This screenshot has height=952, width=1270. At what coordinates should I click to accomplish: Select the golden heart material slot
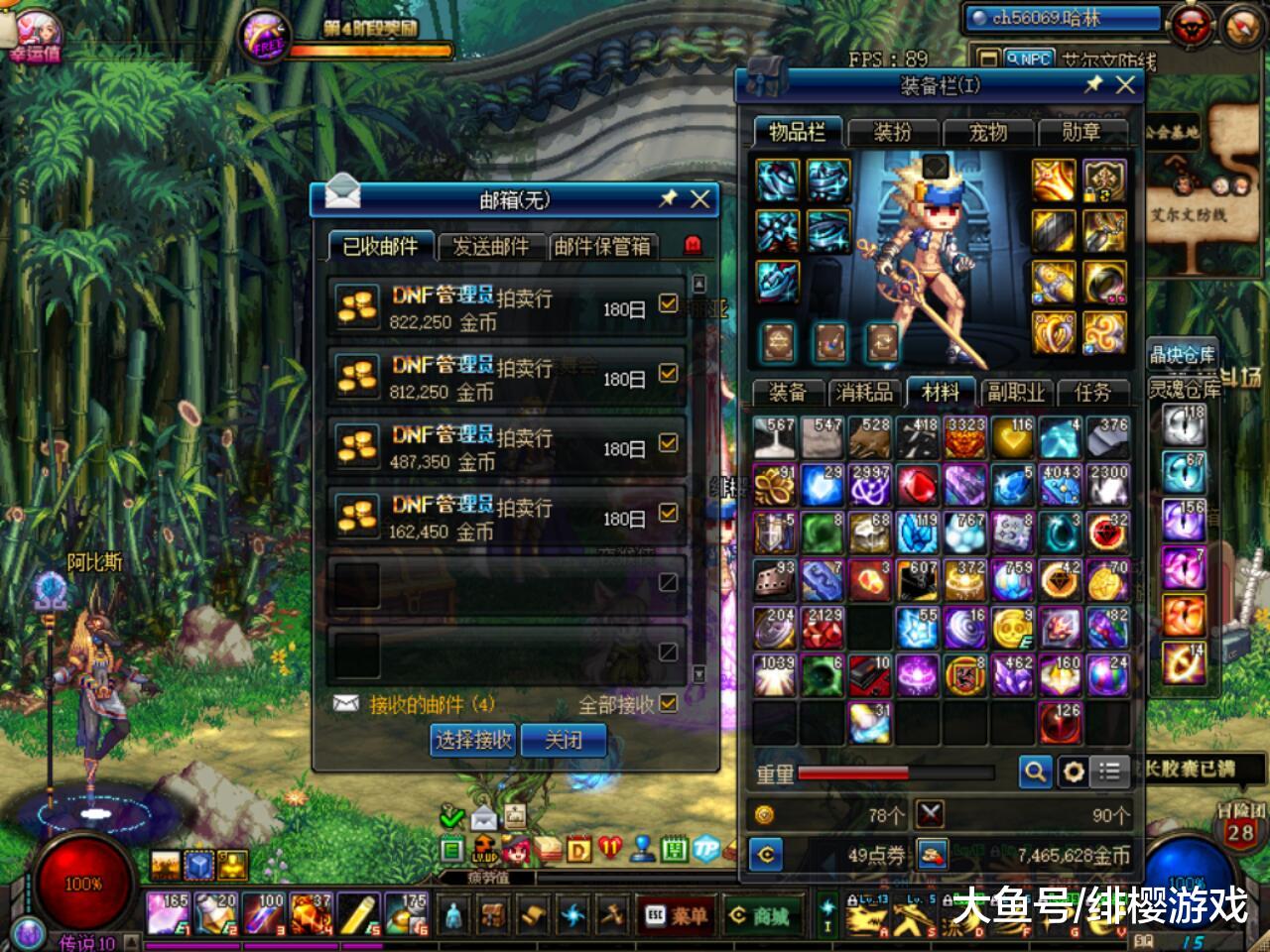(1013, 438)
